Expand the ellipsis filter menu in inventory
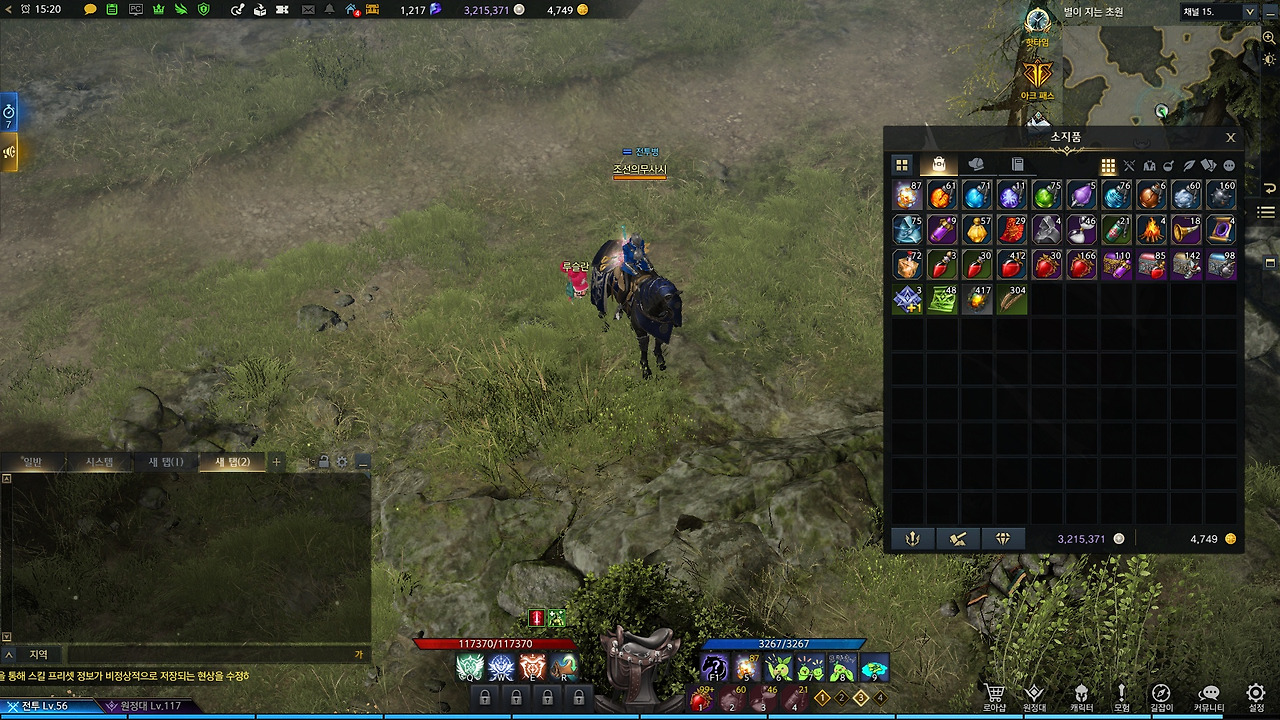Screen dimensions: 1280x720 (1228, 164)
